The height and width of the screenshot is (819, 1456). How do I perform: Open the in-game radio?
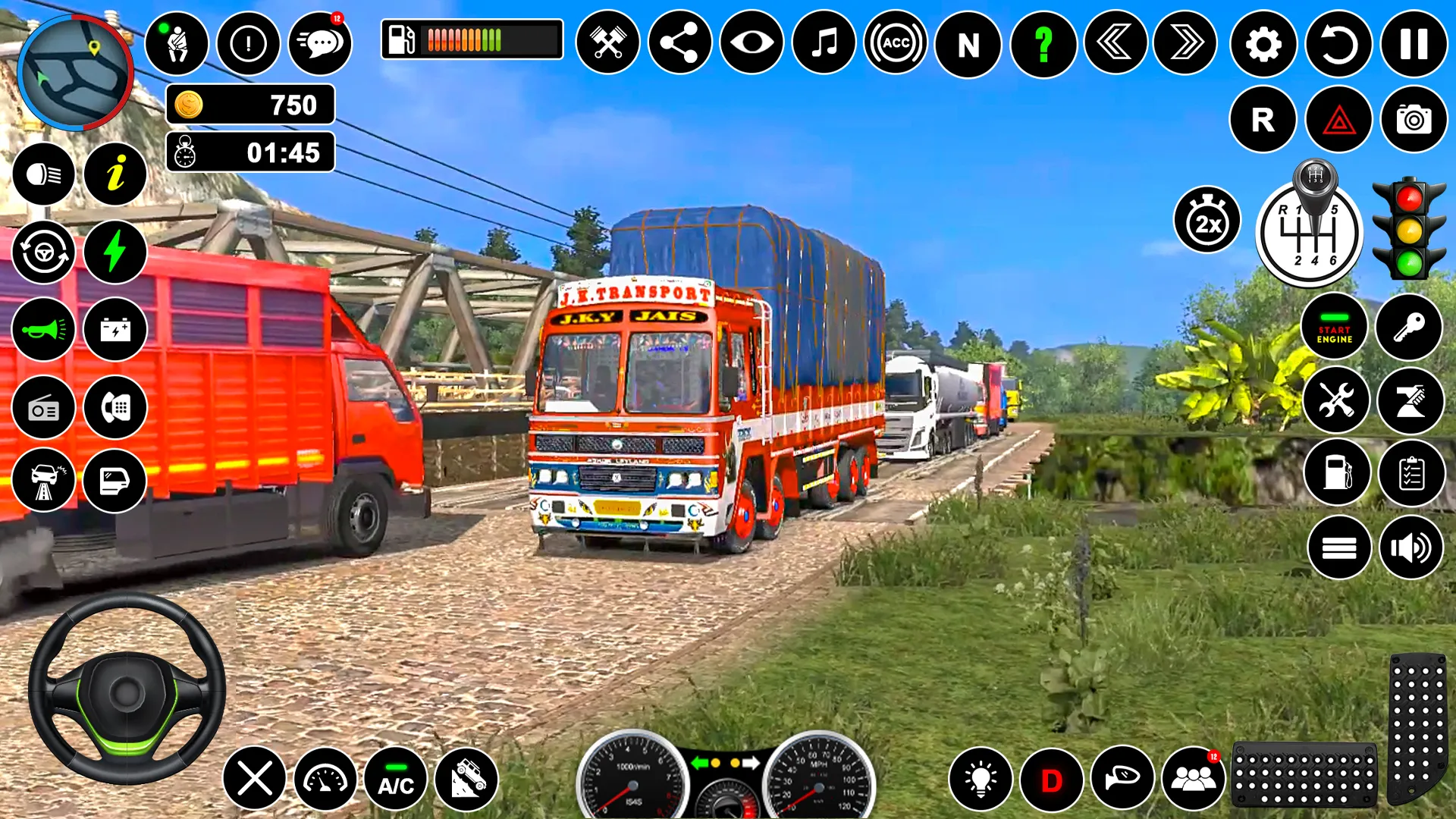click(43, 407)
